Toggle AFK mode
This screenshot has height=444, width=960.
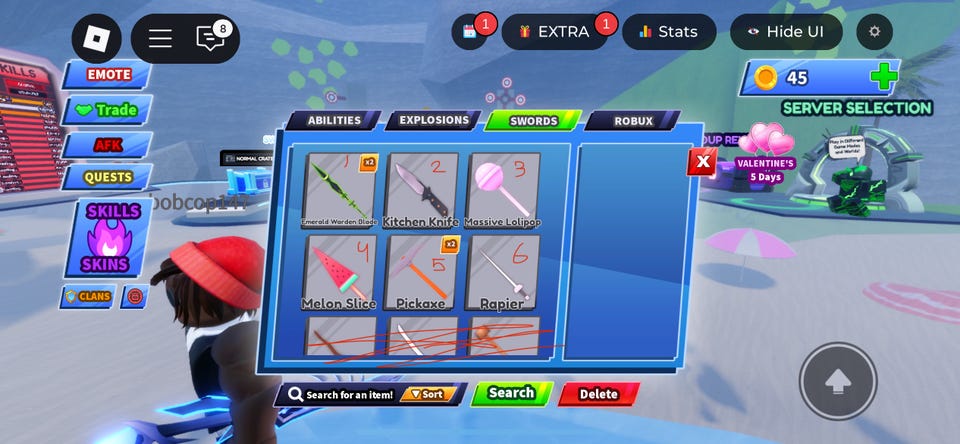pyautogui.click(x=108, y=145)
